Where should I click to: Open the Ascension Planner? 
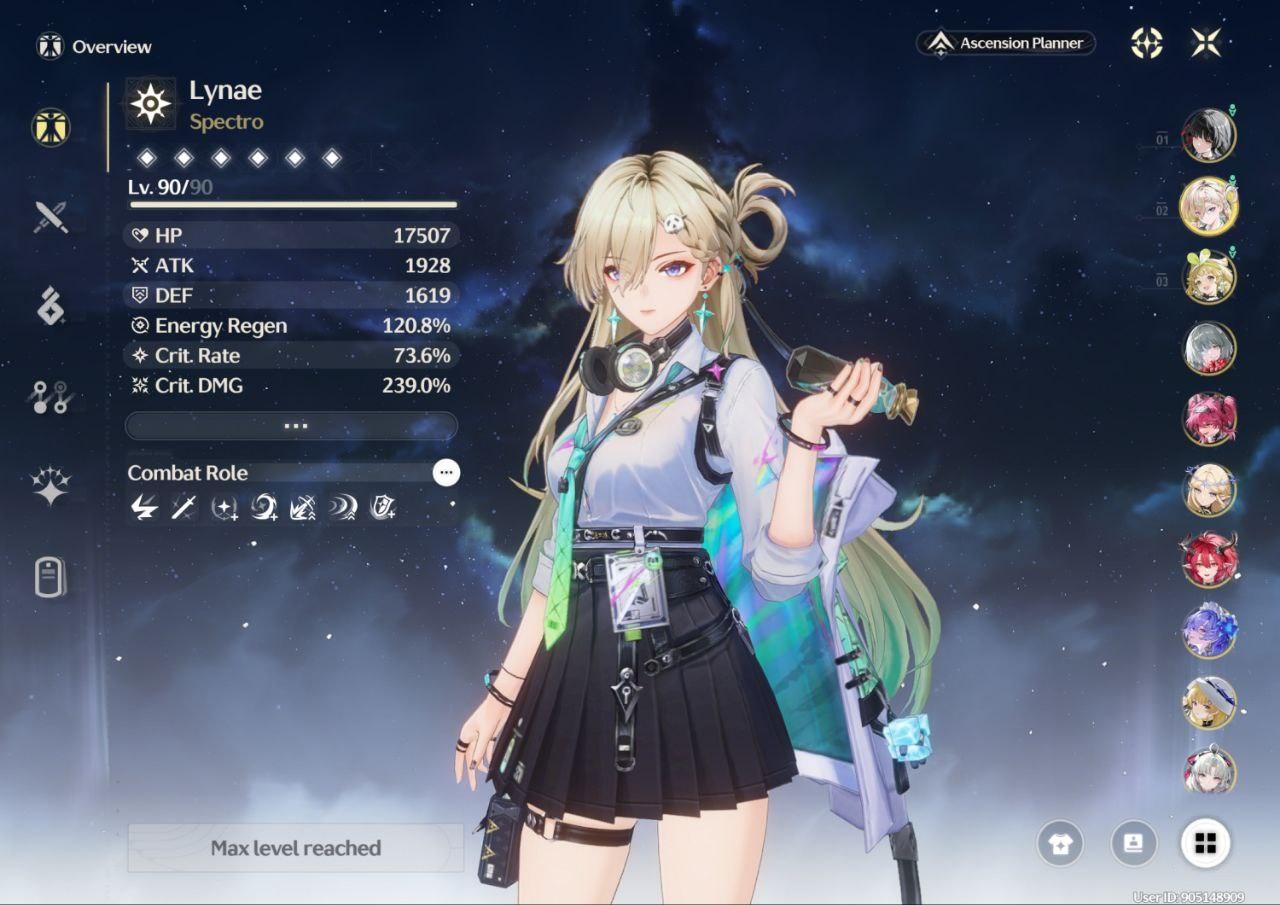point(1006,43)
